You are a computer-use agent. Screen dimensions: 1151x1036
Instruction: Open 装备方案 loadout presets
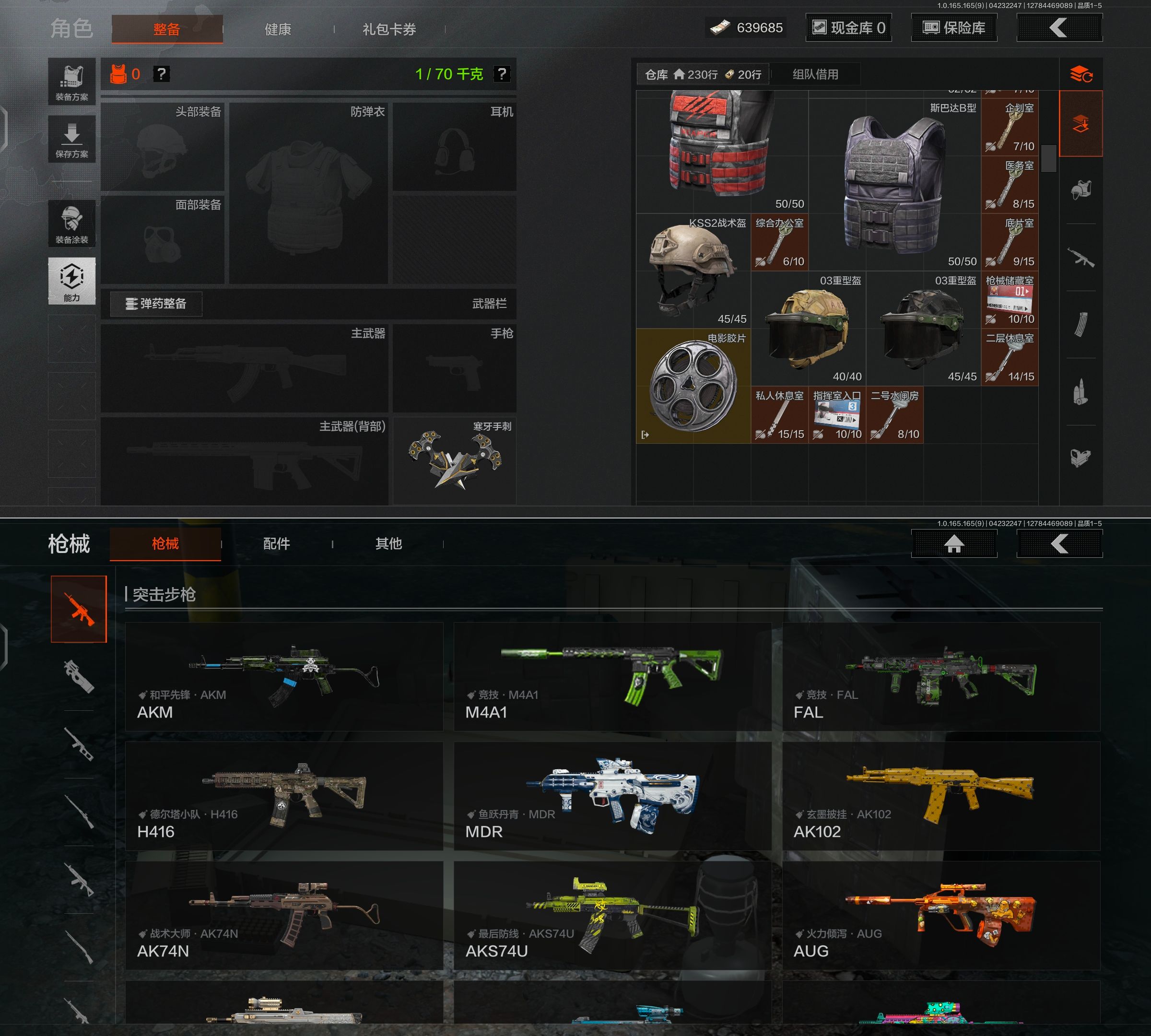pos(72,82)
